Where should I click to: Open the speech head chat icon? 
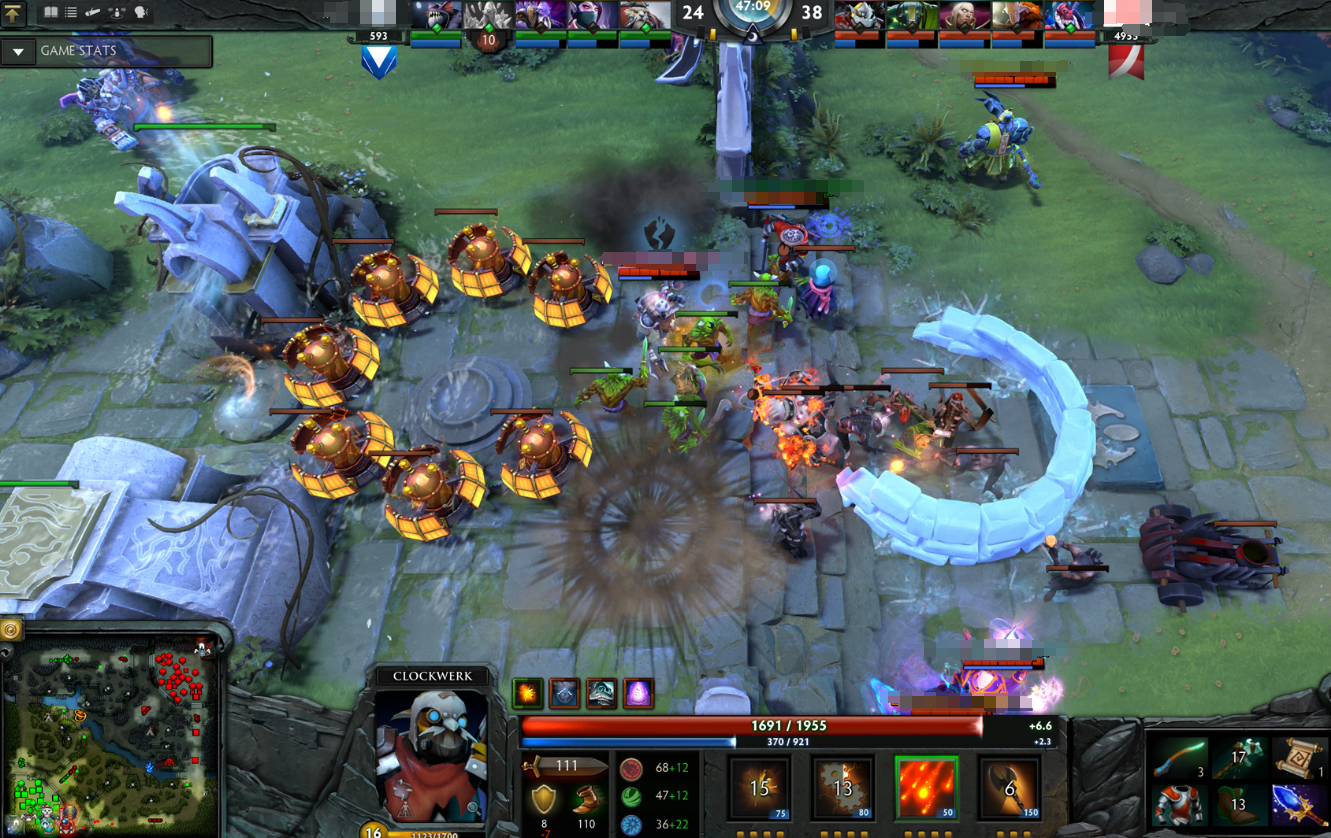(x=141, y=13)
